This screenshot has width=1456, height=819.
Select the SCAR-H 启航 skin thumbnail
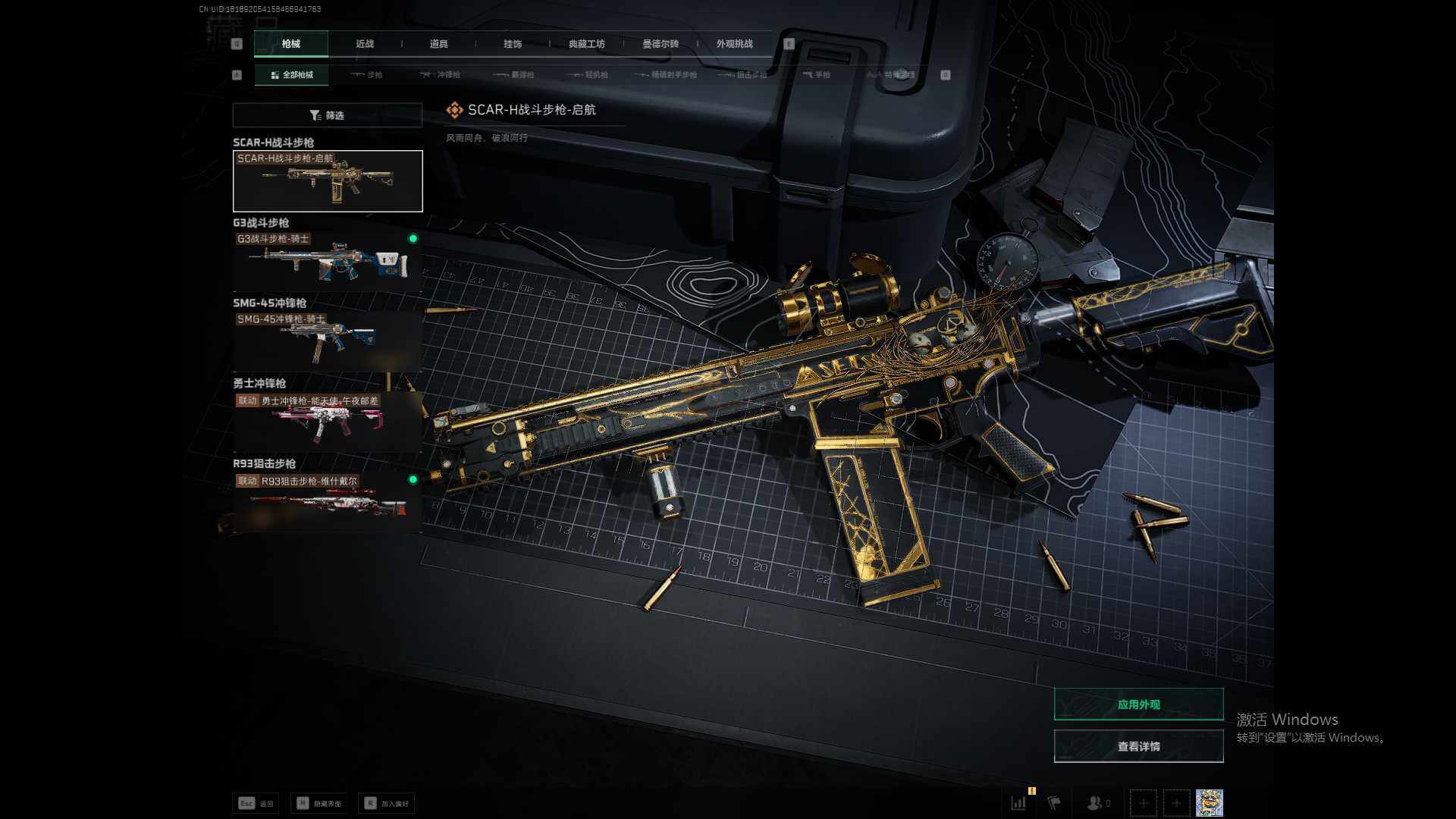(328, 181)
